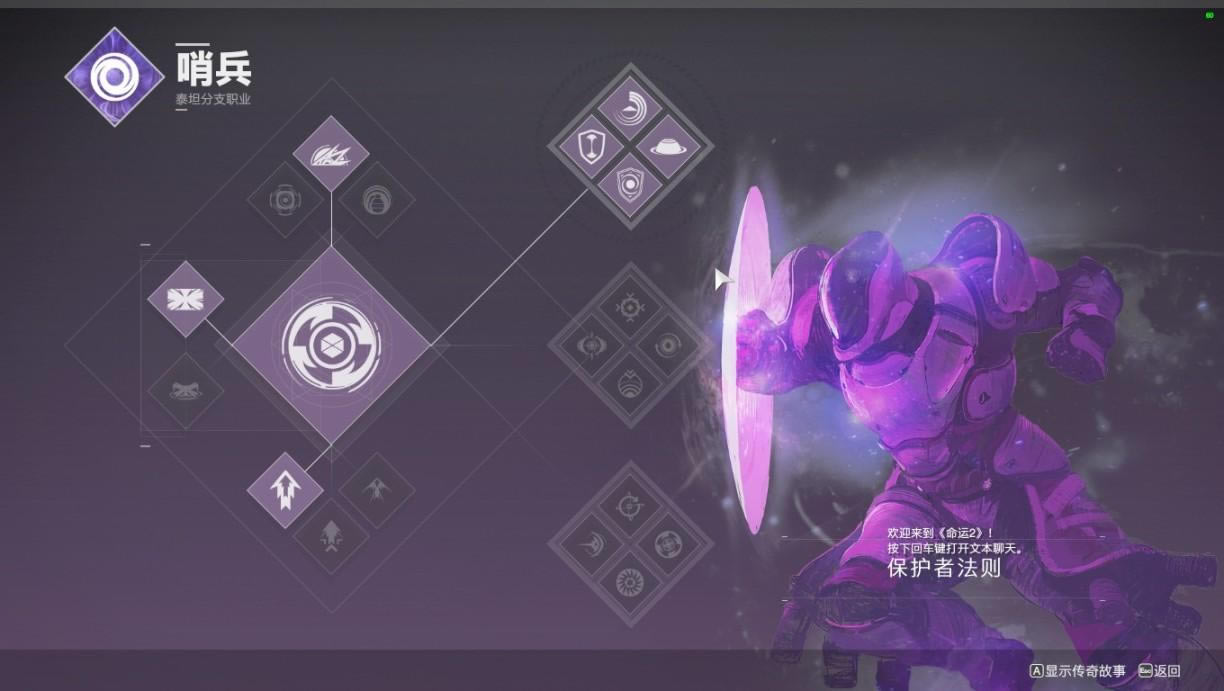Pick the dimmed winged jump ability
Image resolution: width=1224 pixels, height=691 pixels.
click(377, 489)
